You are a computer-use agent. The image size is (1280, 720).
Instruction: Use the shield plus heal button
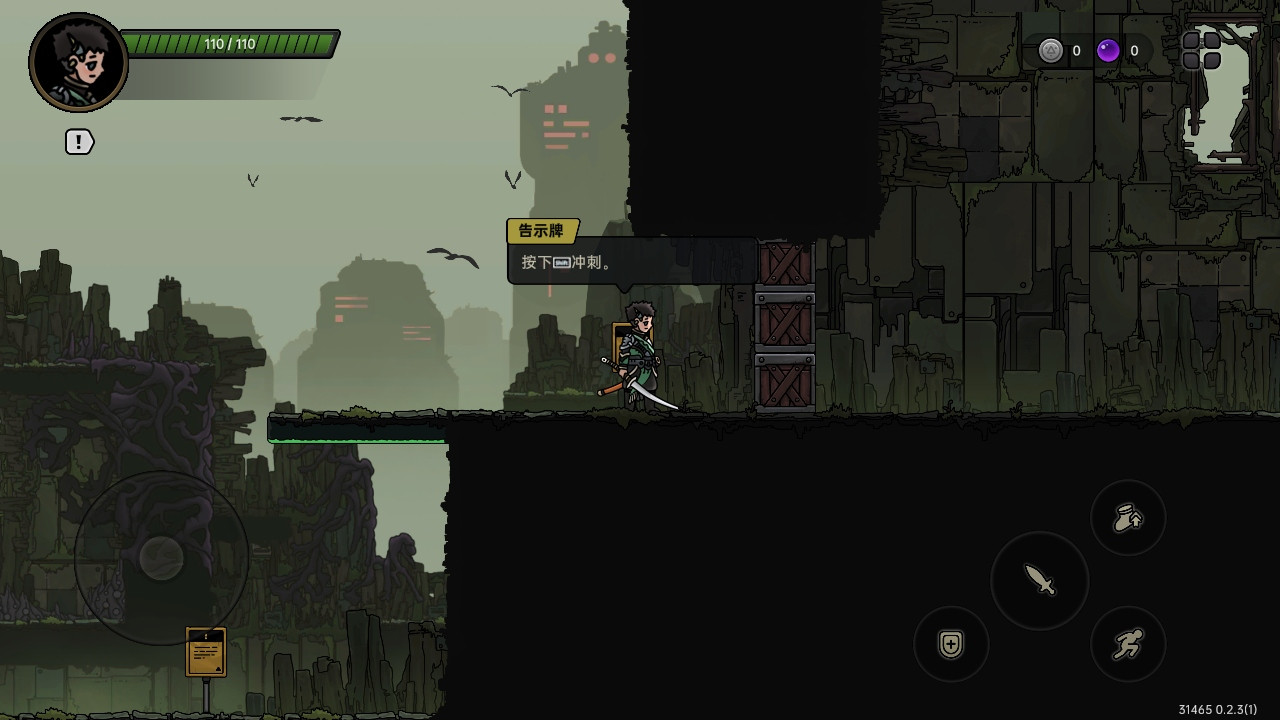coord(951,645)
